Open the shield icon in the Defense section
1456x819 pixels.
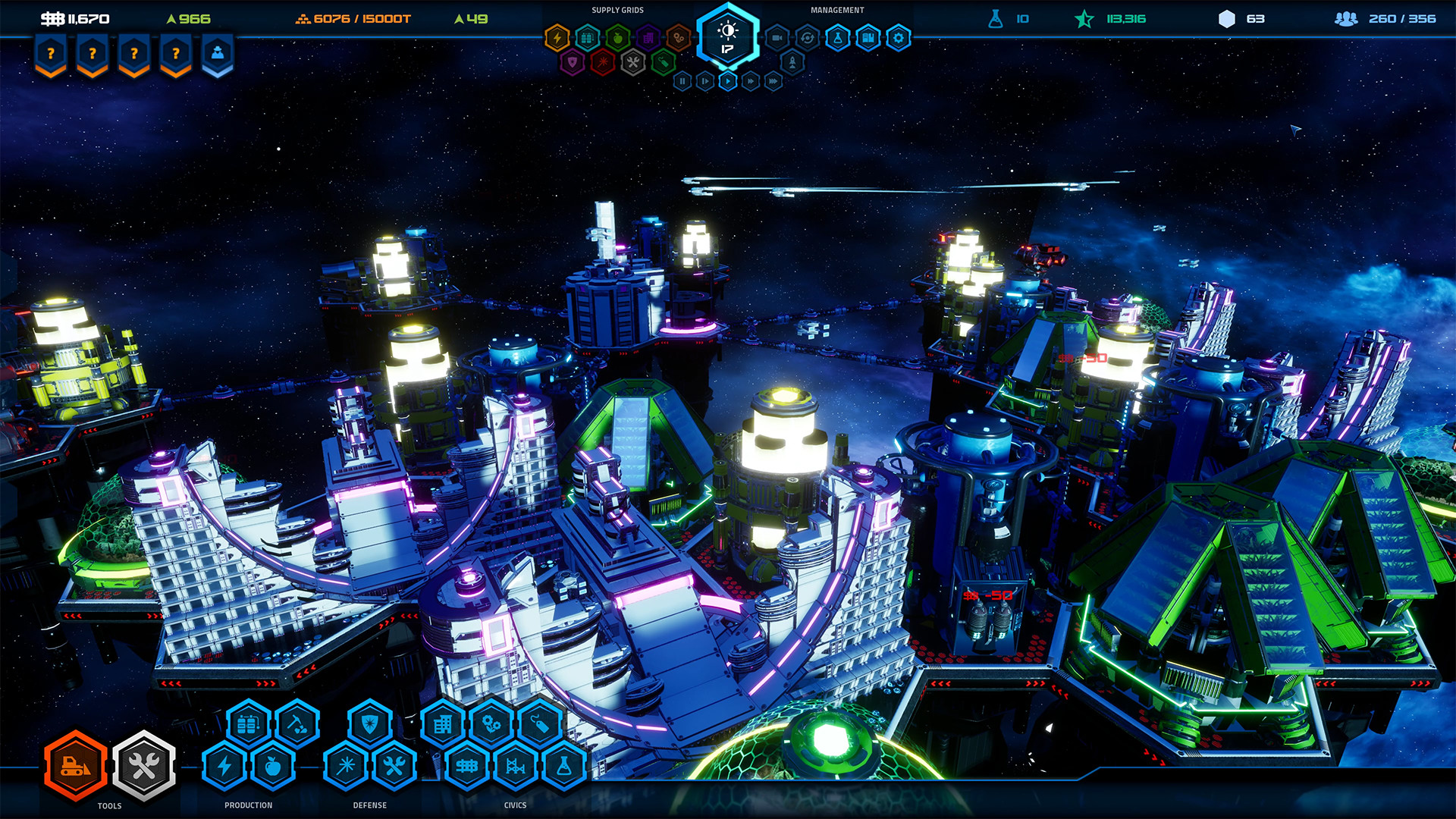click(369, 721)
